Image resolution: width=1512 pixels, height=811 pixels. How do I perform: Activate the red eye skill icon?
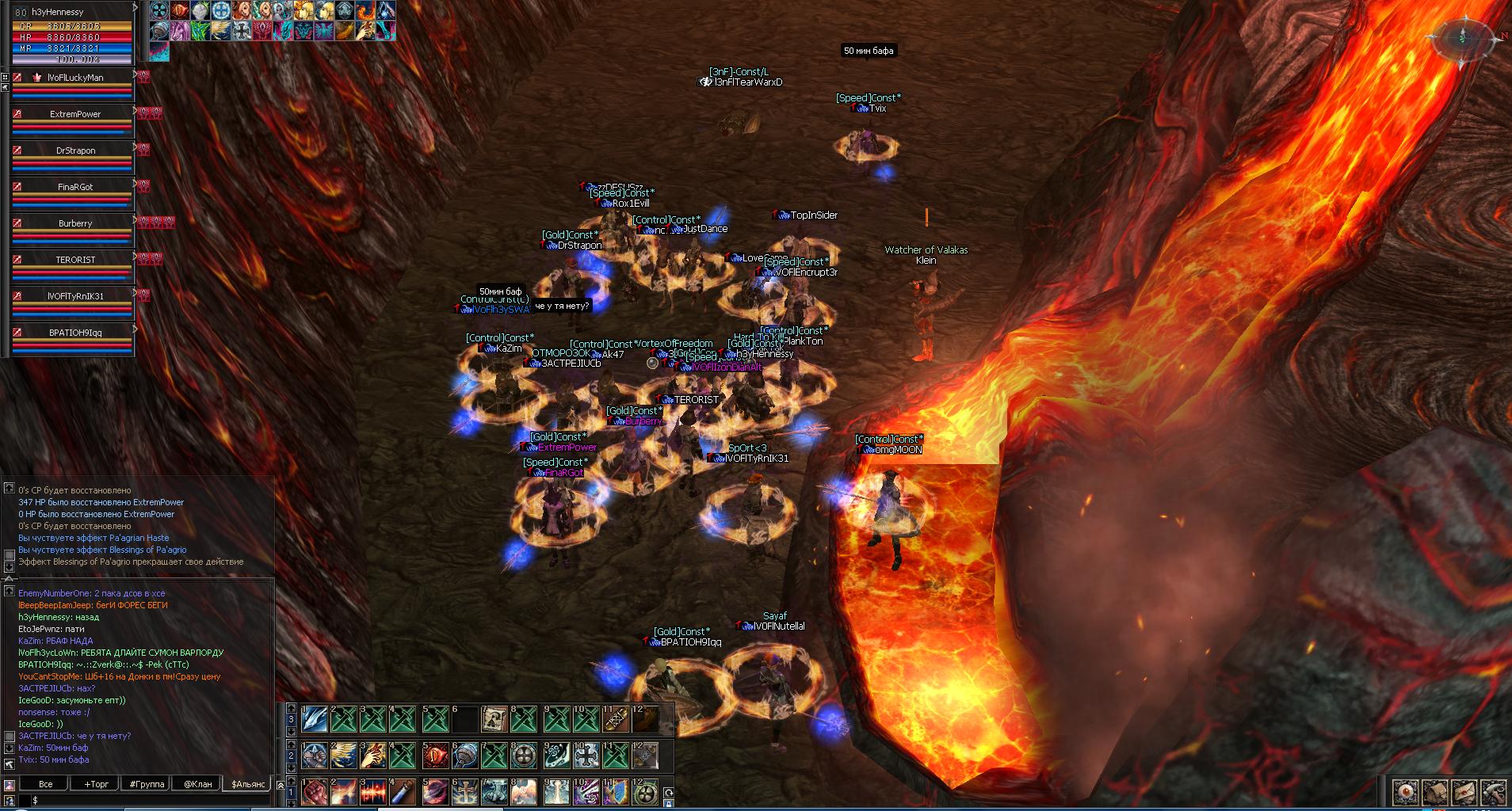(x=435, y=755)
